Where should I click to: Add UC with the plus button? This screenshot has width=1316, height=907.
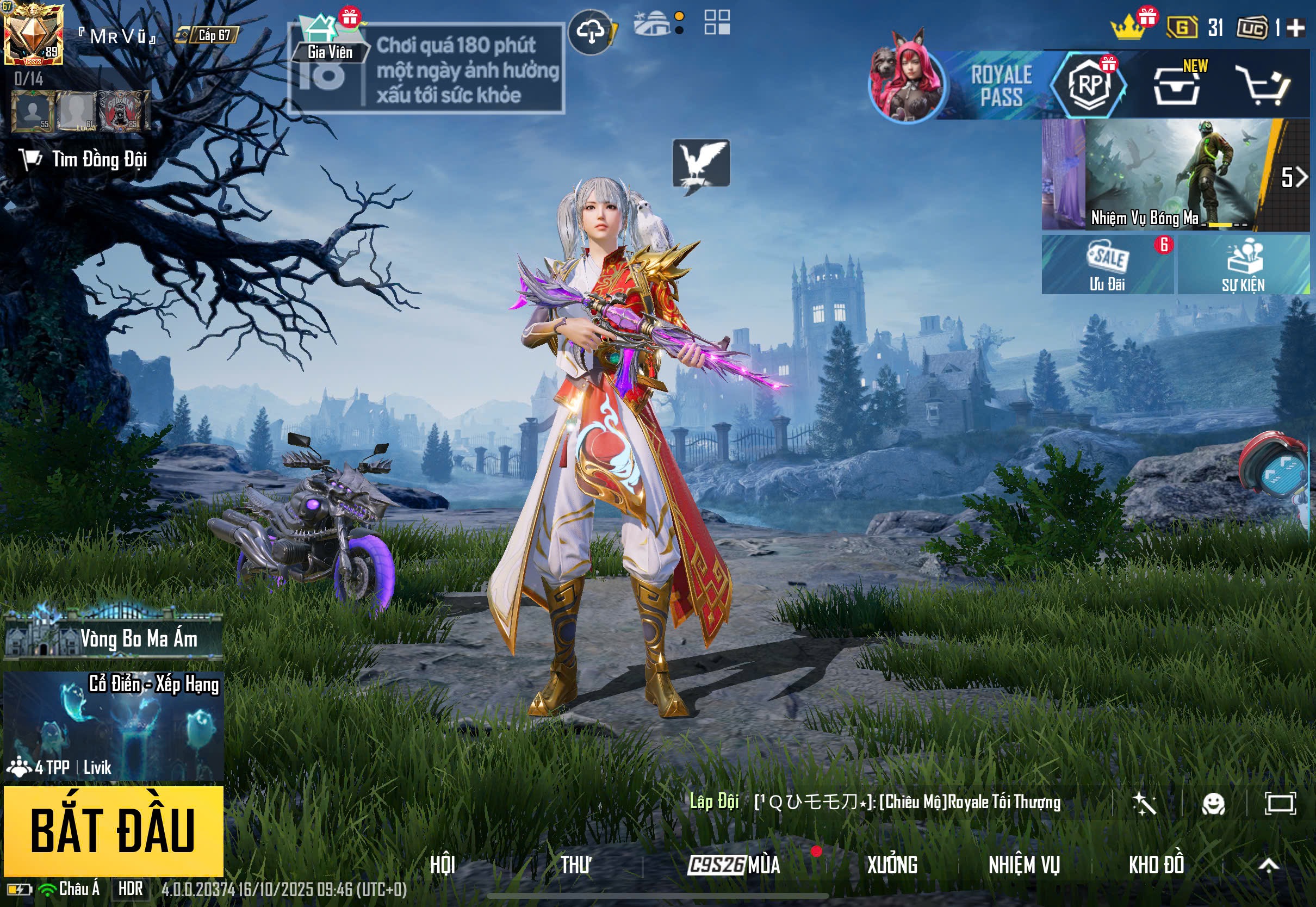1295,27
